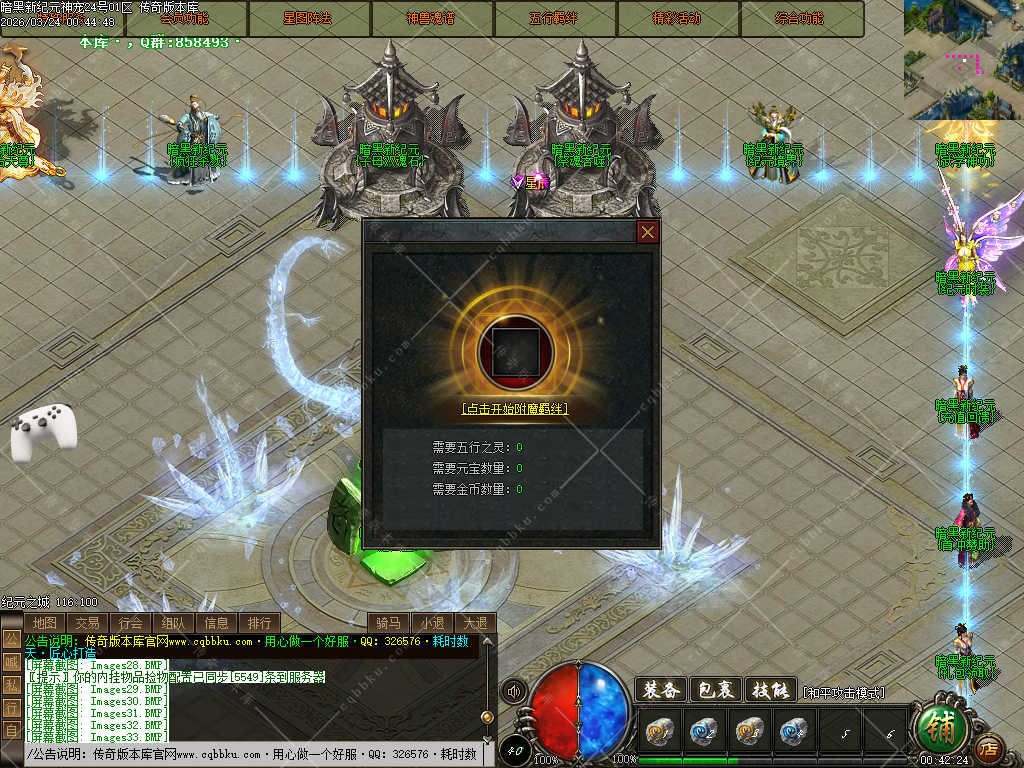
Task: Open the 五行羁绊 top menu
Action: [x=555, y=19]
